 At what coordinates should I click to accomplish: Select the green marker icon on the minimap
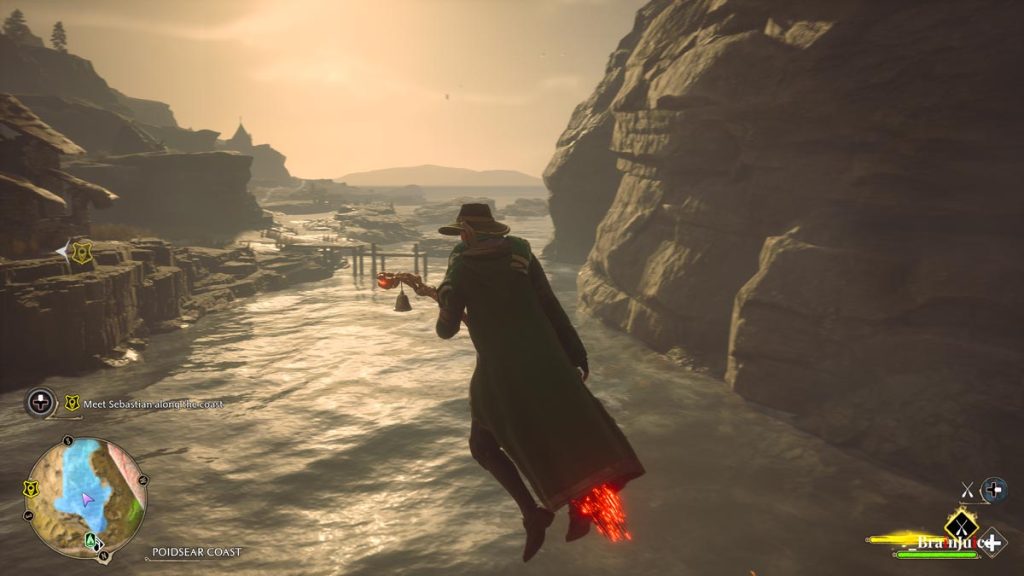pyautogui.click(x=92, y=541)
